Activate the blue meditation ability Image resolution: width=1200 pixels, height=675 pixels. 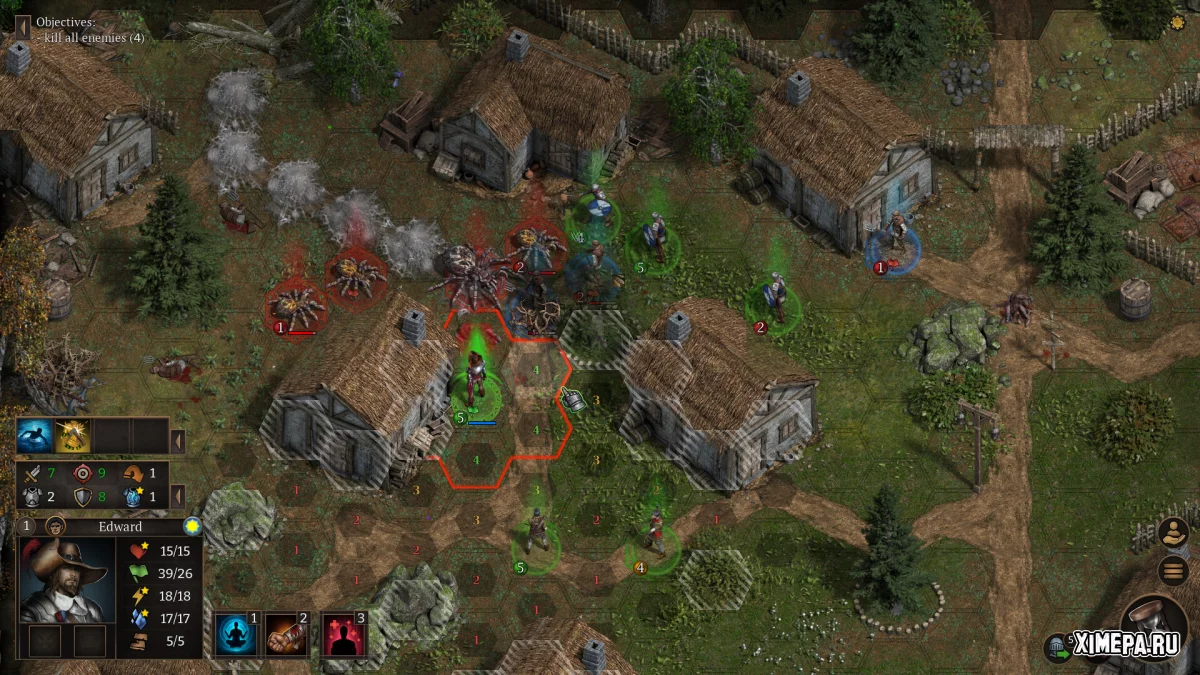pyautogui.click(x=236, y=636)
